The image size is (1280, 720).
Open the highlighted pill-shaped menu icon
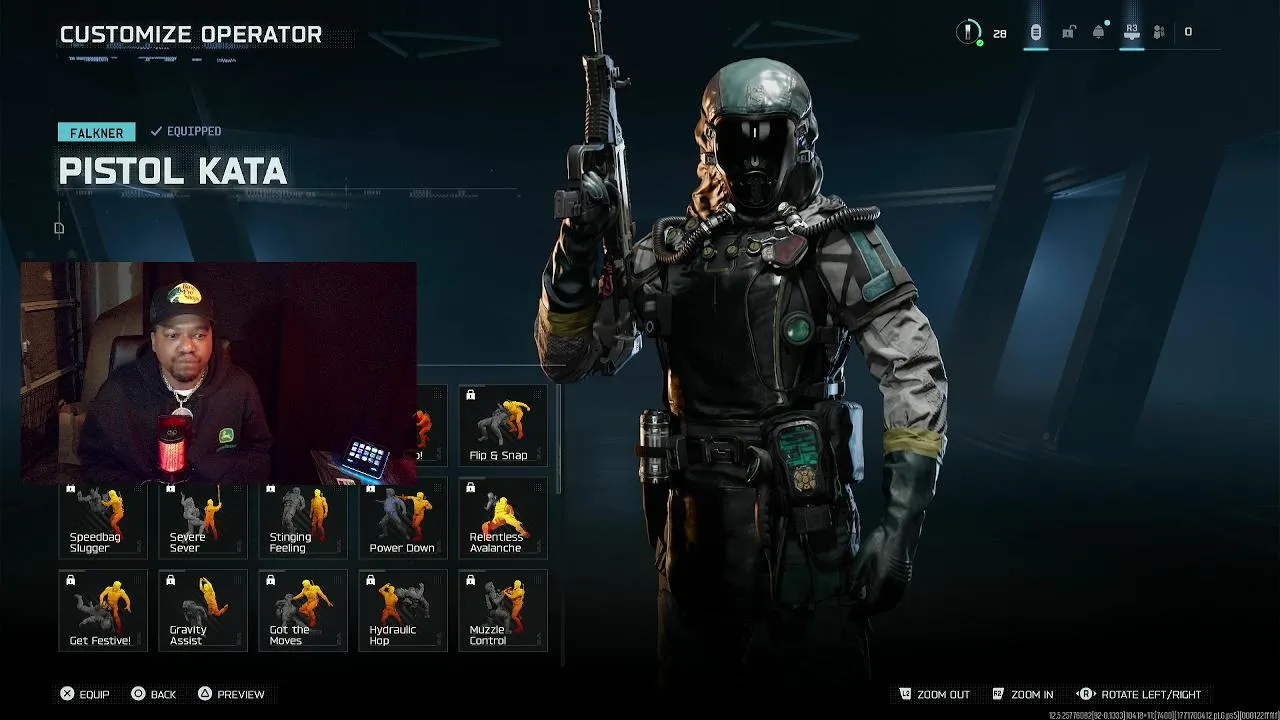click(1036, 32)
